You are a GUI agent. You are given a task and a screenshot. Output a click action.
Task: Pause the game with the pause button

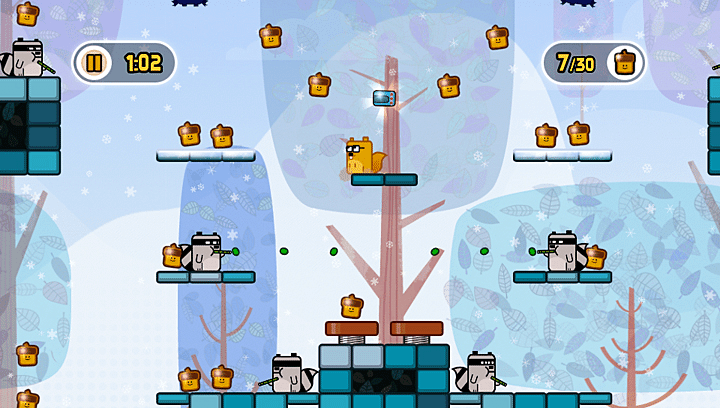coord(94,63)
